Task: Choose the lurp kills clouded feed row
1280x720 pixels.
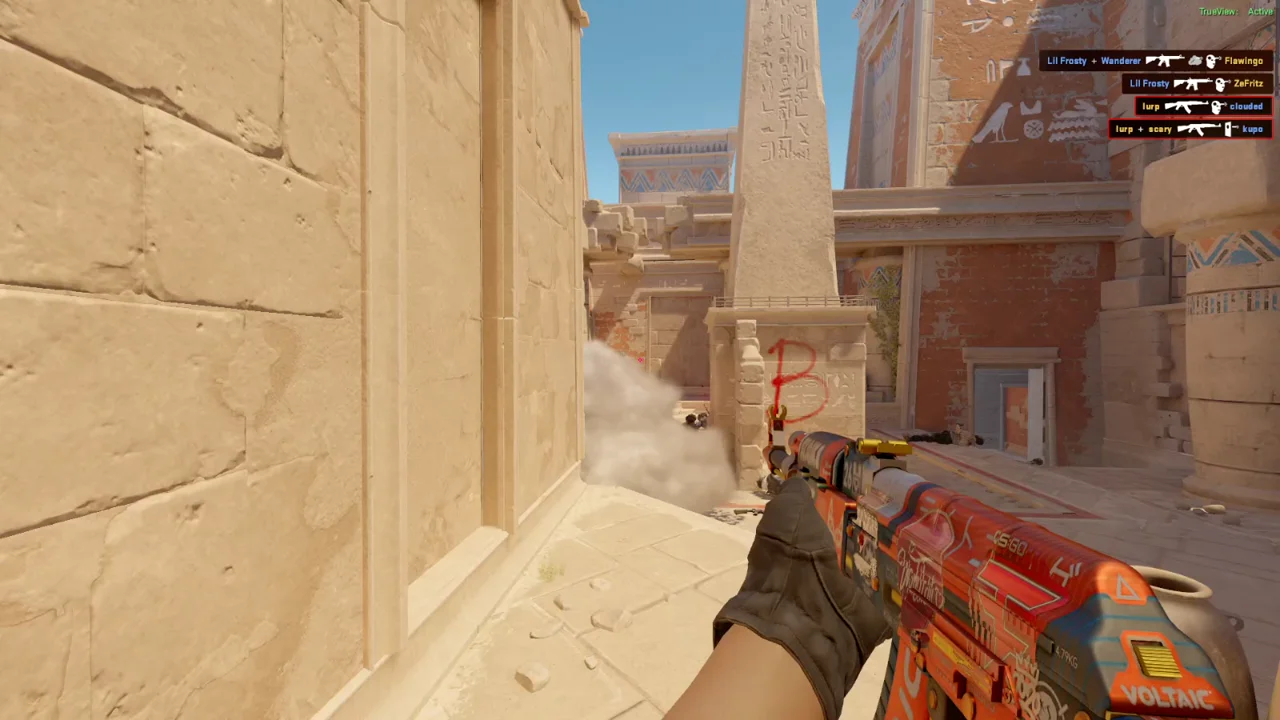Action: [x=1203, y=106]
